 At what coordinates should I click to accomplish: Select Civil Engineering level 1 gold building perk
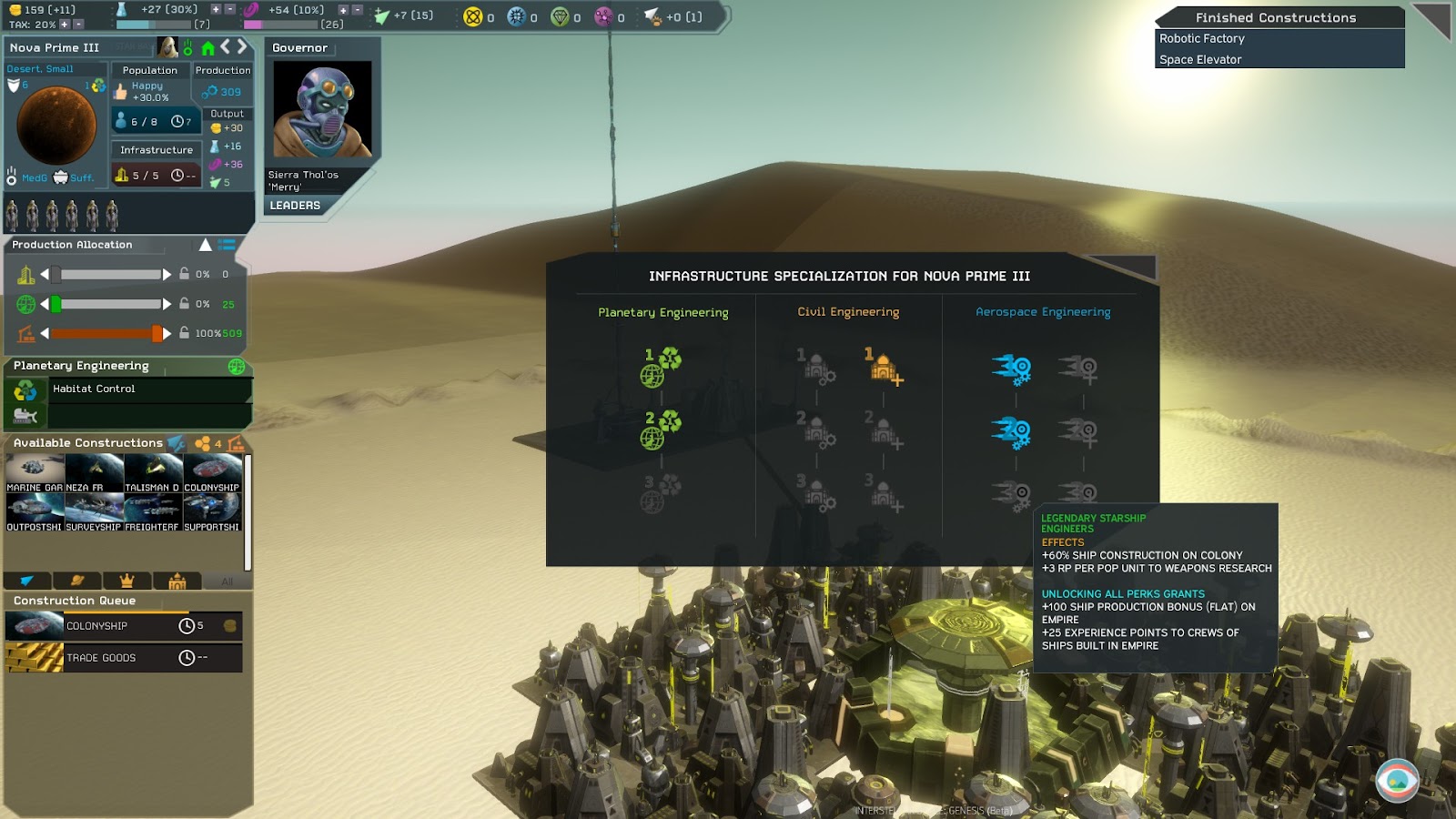[883, 366]
